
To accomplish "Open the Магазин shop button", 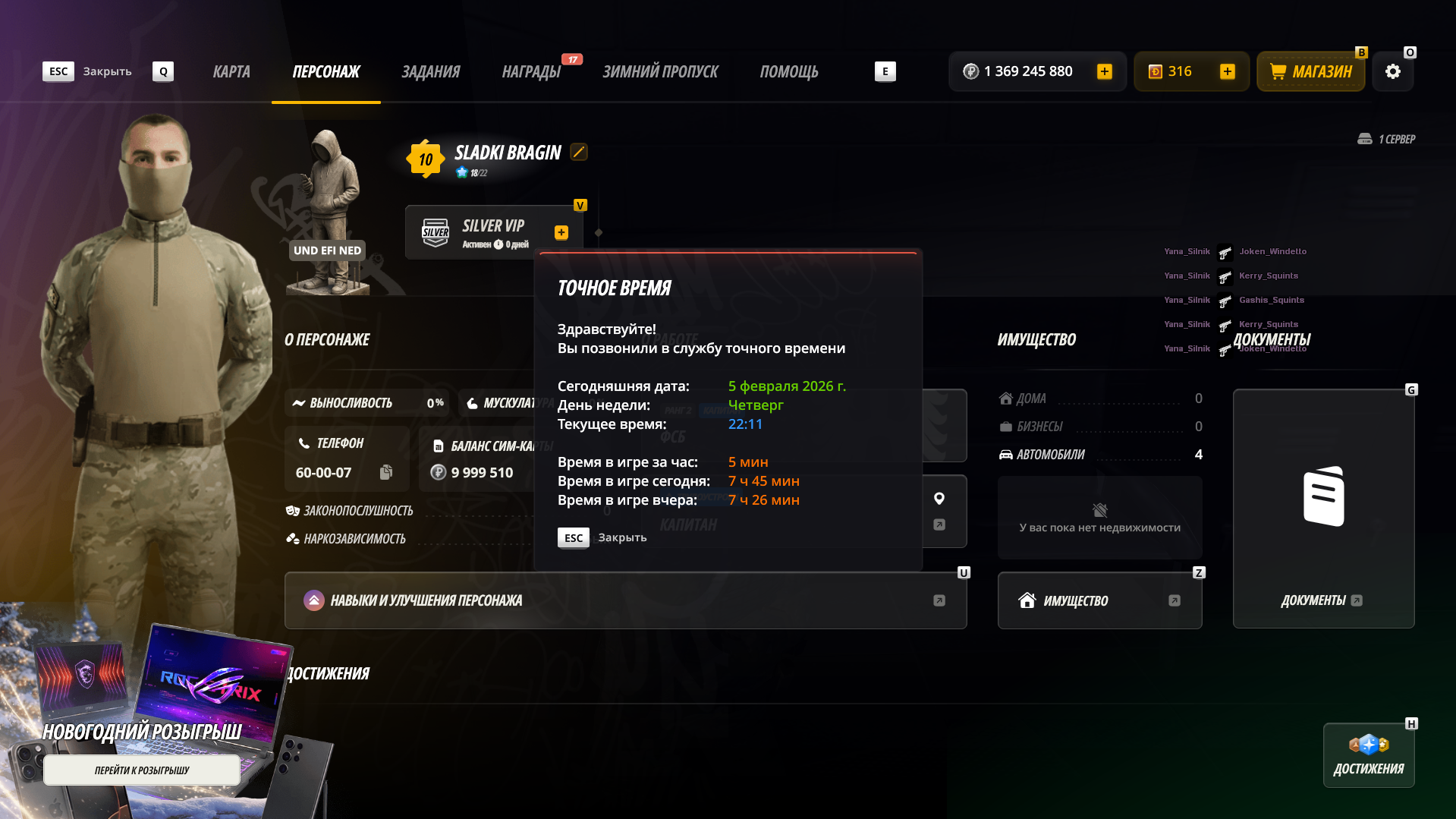I will point(1311,71).
